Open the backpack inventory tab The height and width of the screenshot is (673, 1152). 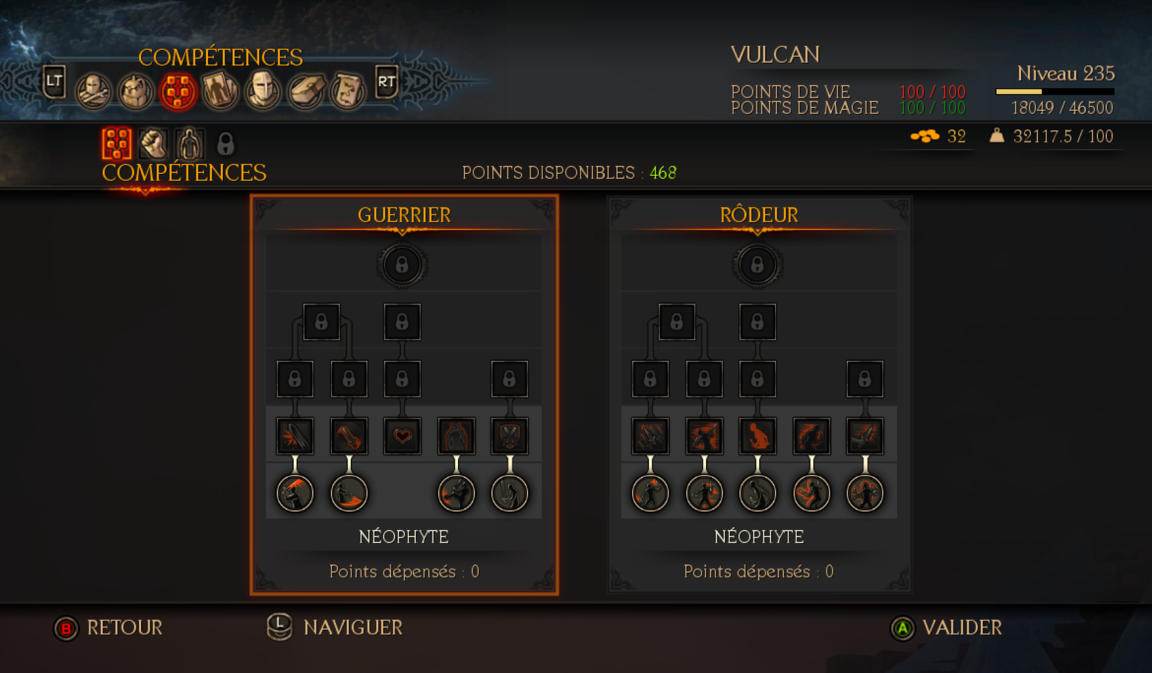(x=136, y=91)
